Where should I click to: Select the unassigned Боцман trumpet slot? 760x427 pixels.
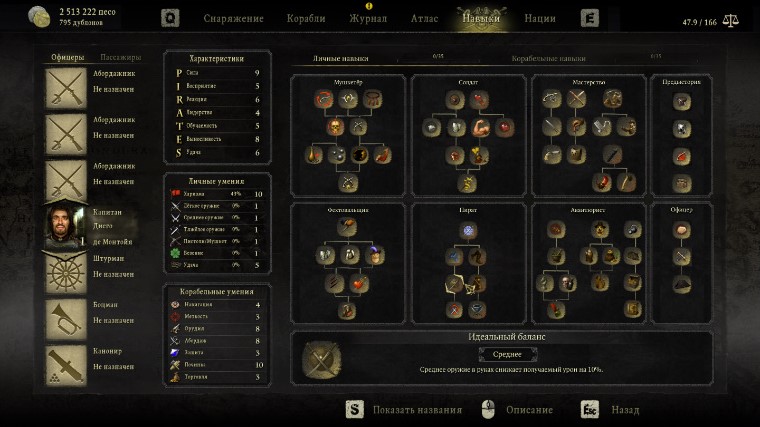pos(67,317)
